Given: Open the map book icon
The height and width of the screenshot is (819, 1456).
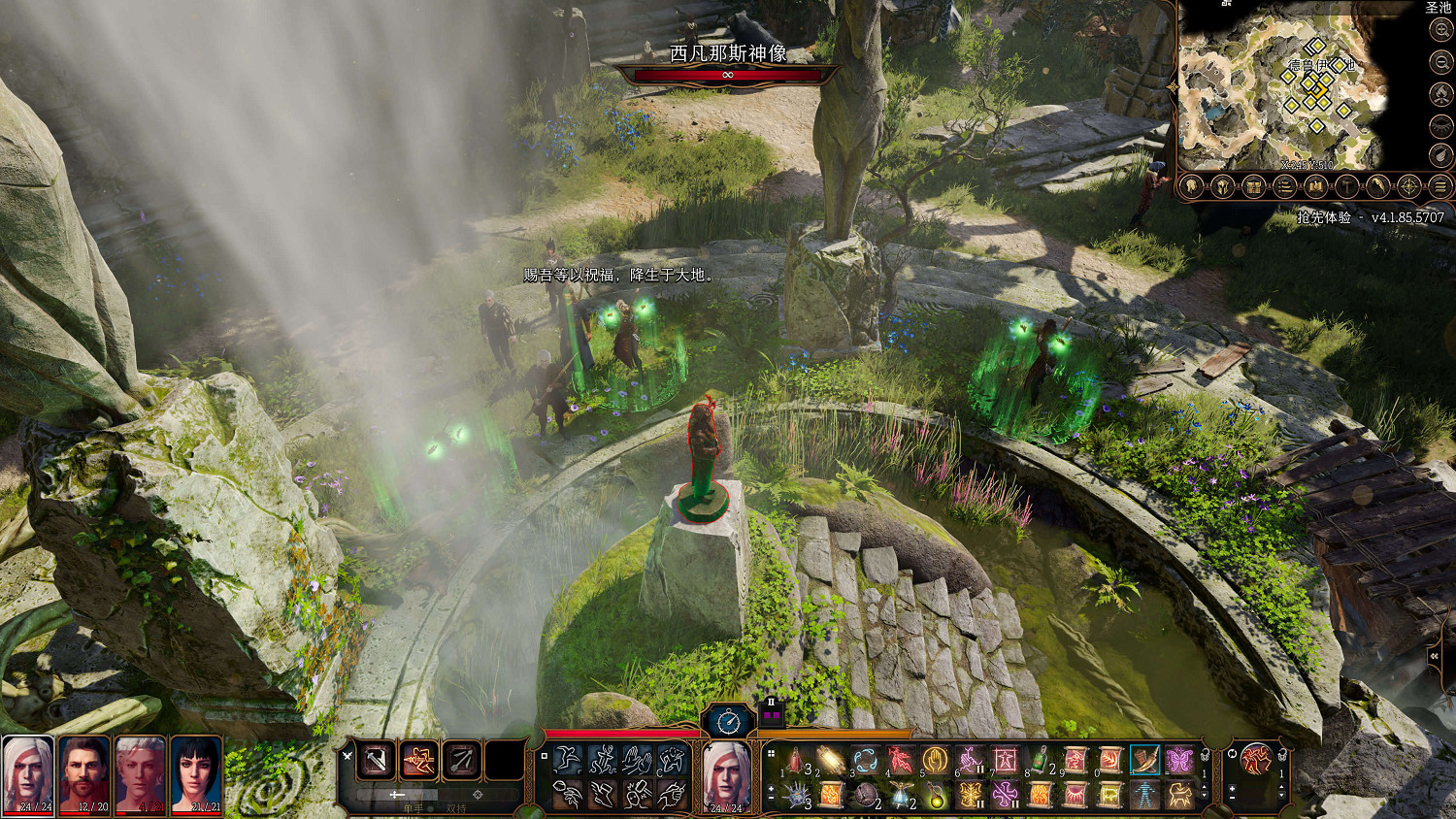Looking at the screenshot, I should (x=1315, y=186).
